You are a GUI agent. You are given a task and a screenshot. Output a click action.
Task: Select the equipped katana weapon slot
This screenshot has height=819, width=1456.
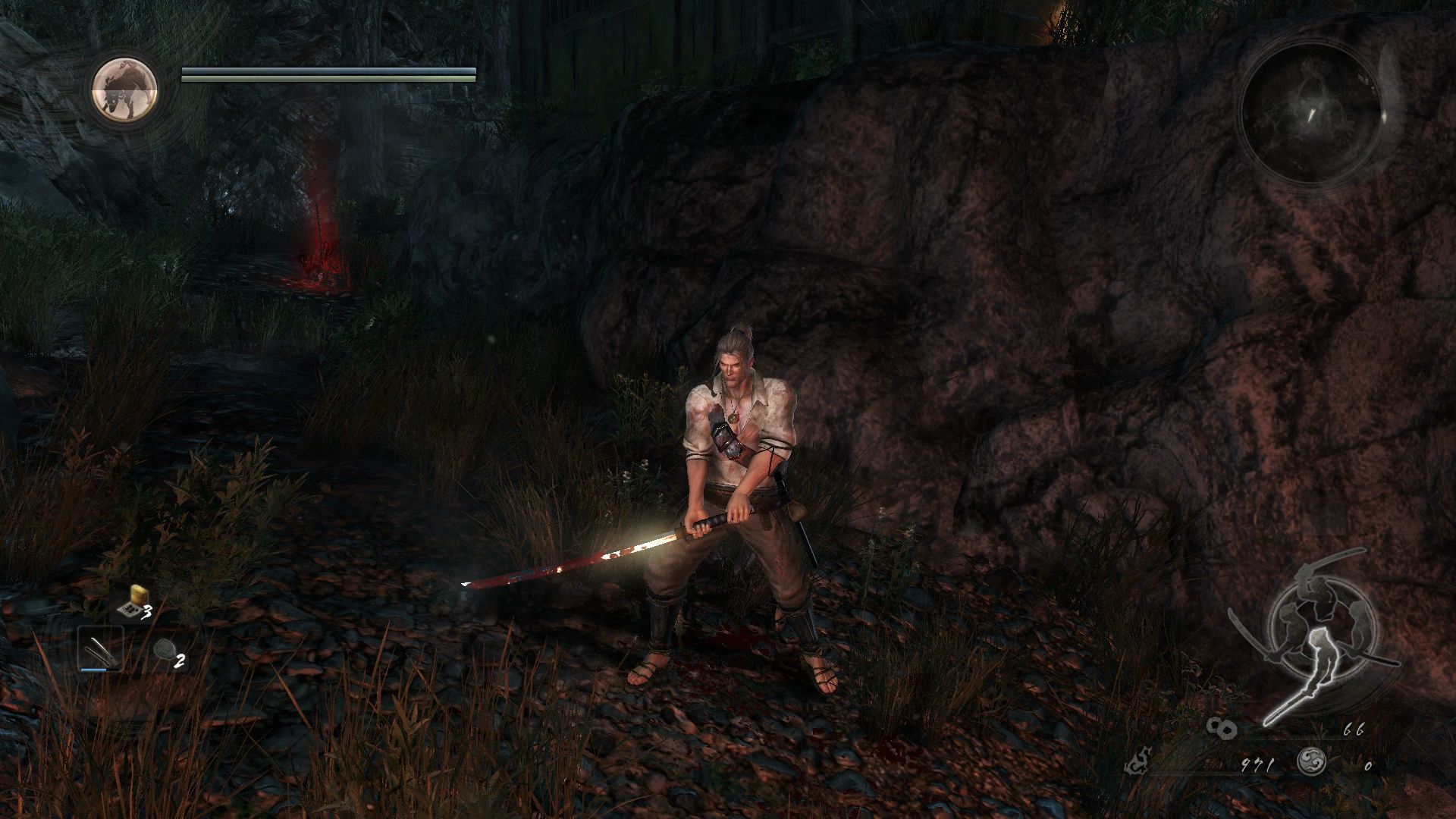point(100,650)
